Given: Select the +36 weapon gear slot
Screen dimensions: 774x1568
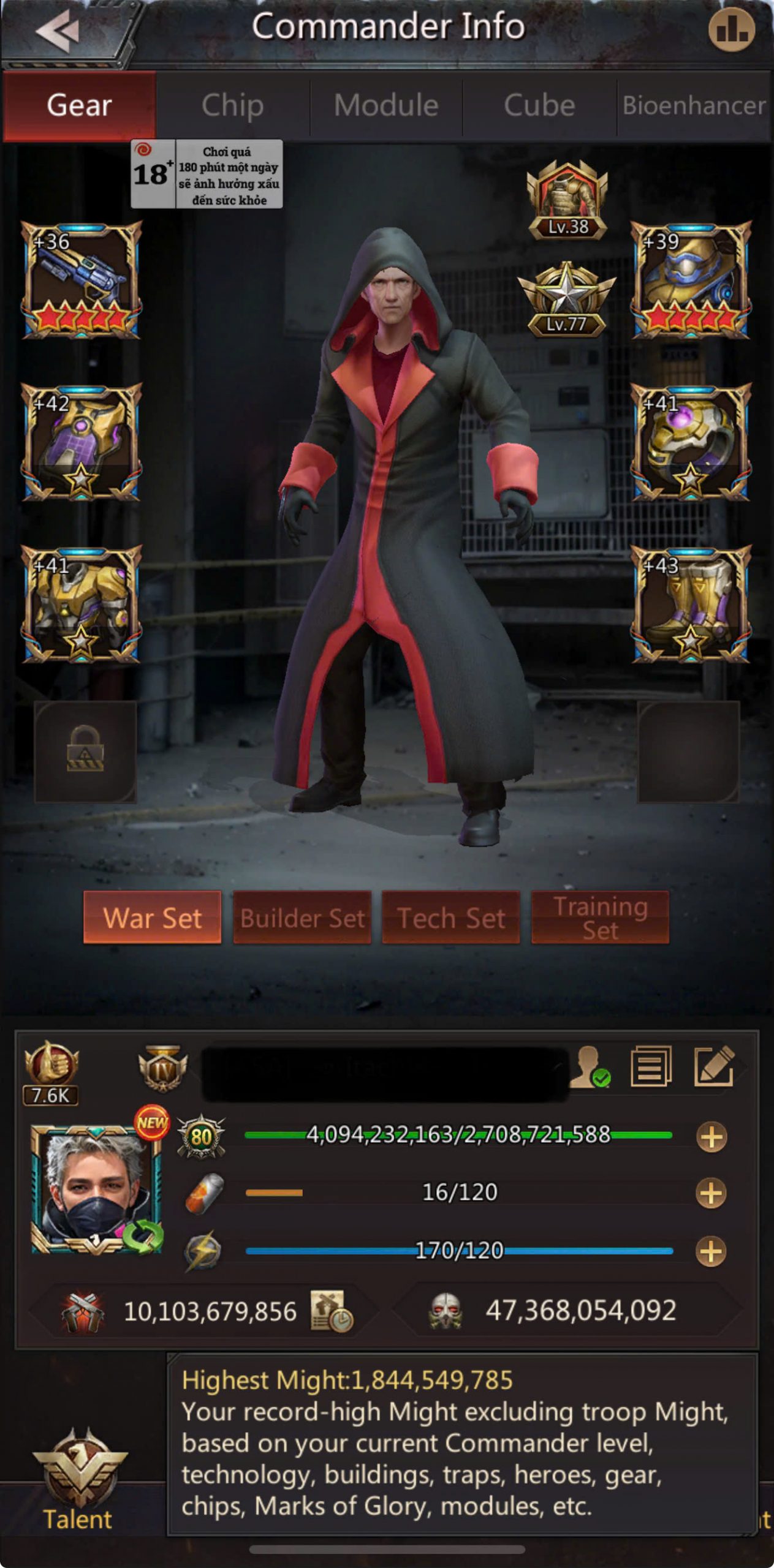Looking at the screenshot, I should coord(82,281).
